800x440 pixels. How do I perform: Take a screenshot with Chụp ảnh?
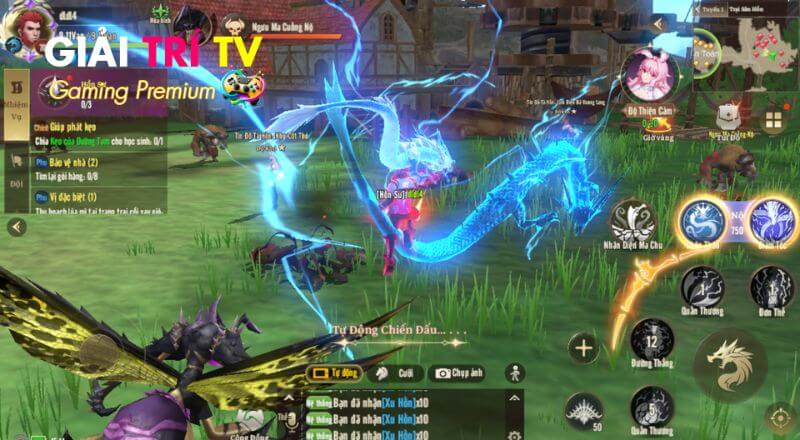coord(457,373)
